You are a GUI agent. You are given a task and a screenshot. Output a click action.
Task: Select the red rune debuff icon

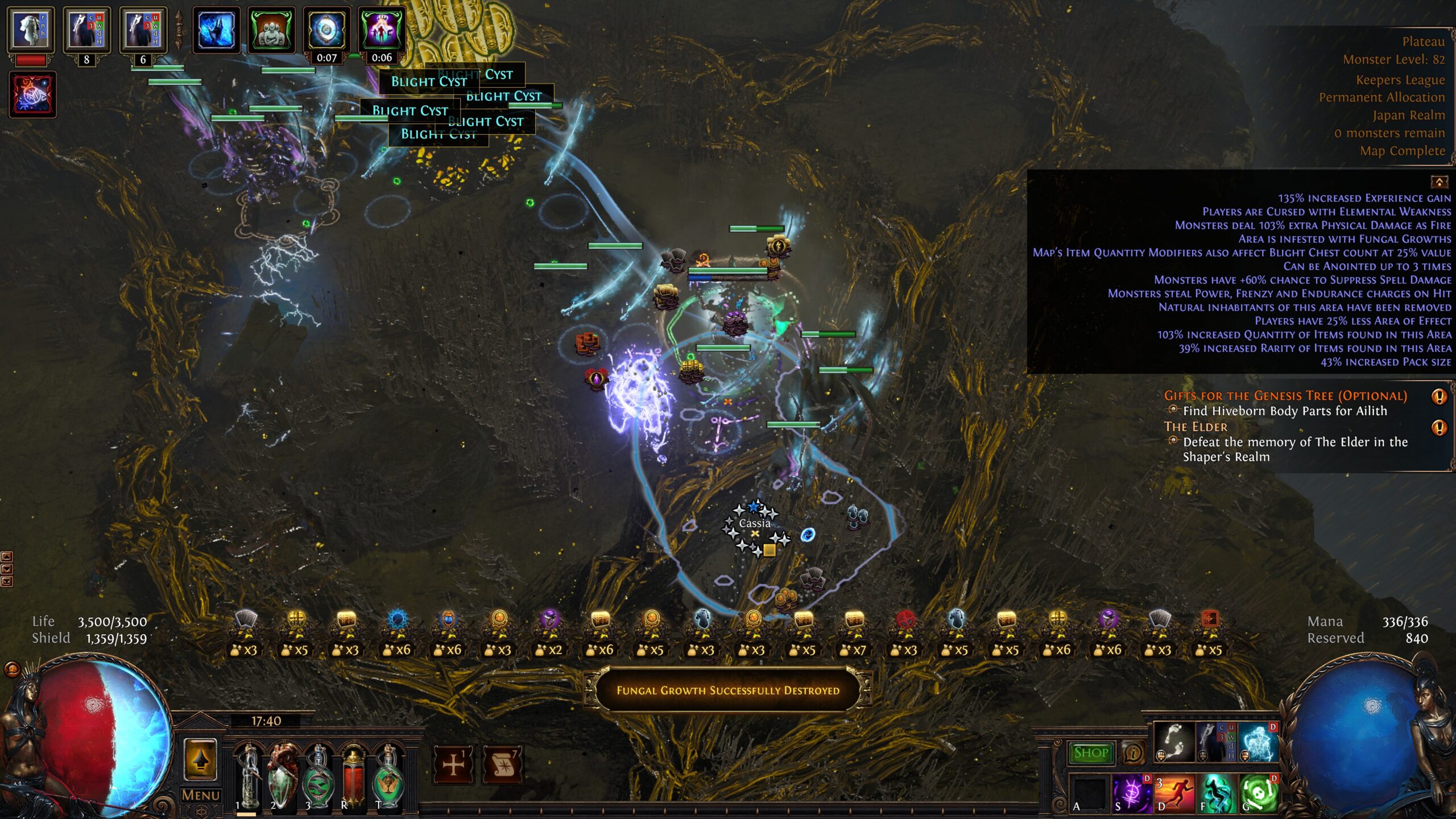(x=32, y=94)
